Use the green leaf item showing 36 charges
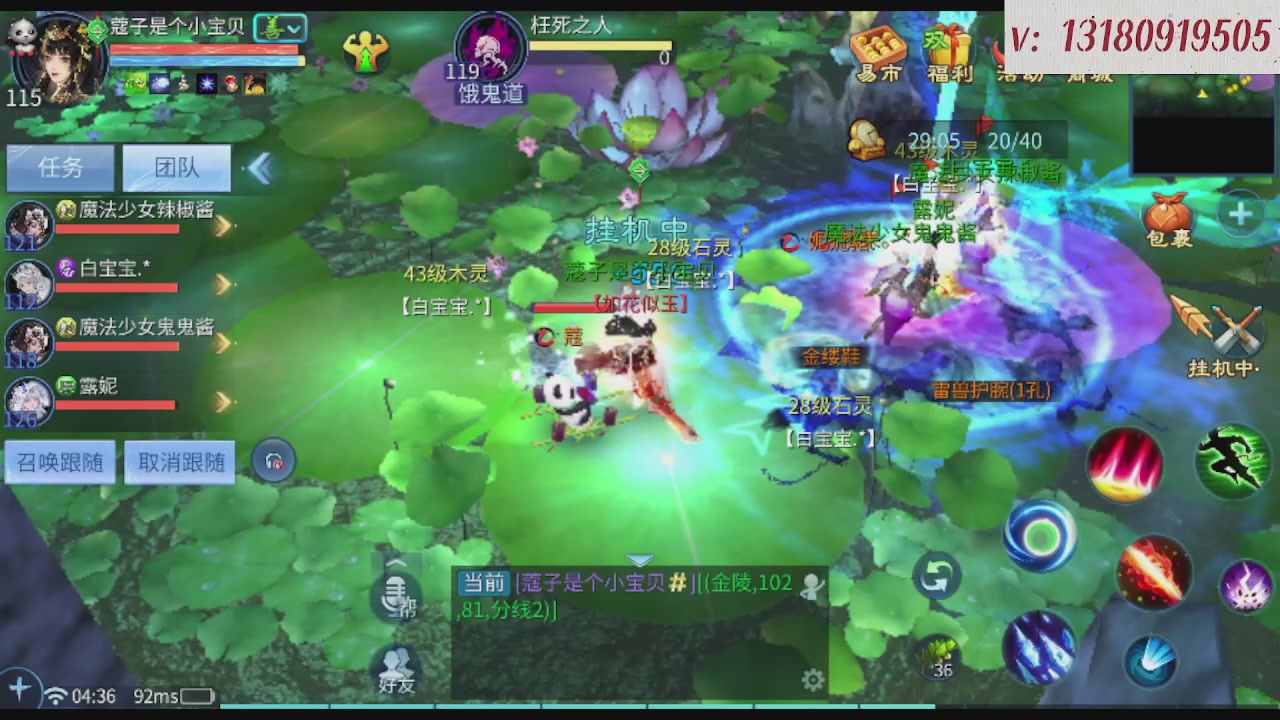The image size is (1280, 720). pos(938,655)
